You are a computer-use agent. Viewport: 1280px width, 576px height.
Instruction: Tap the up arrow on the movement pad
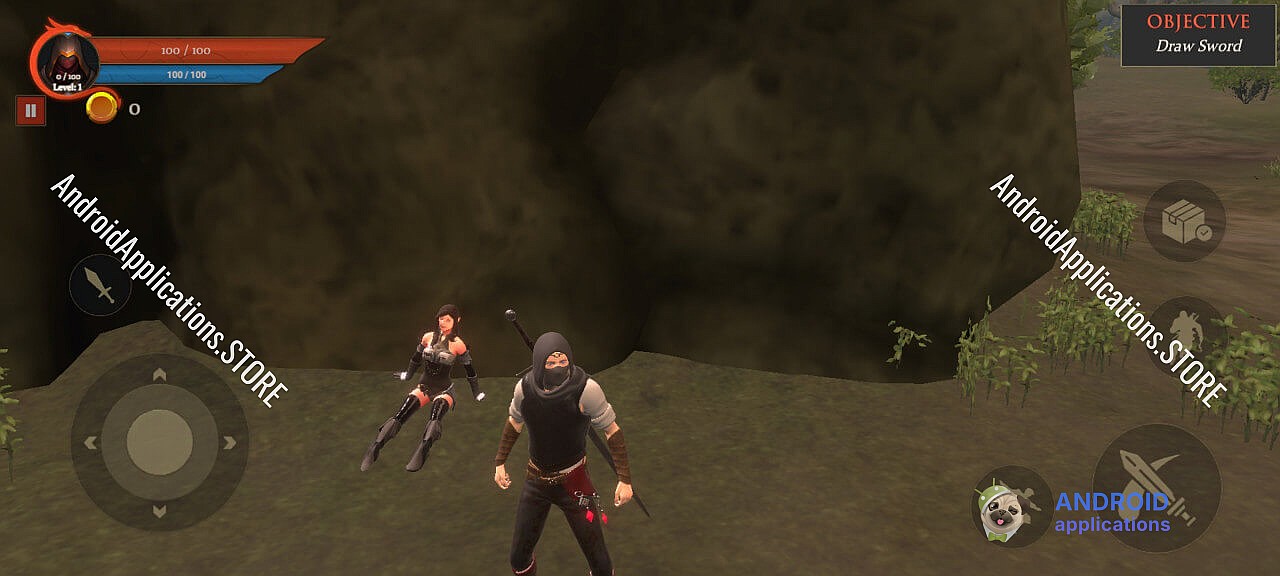159,376
